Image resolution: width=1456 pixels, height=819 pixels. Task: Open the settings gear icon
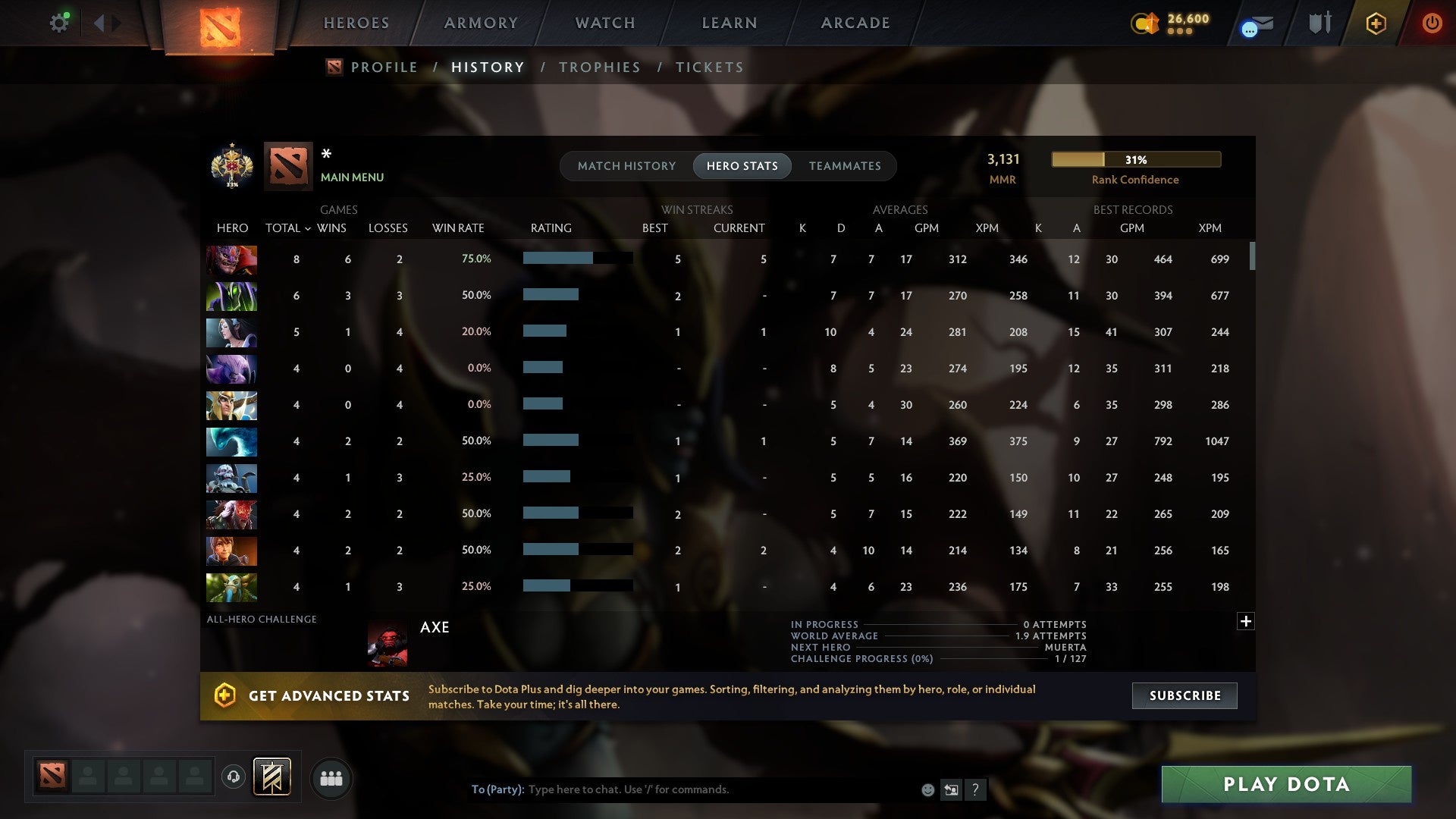pyautogui.click(x=58, y=22)
